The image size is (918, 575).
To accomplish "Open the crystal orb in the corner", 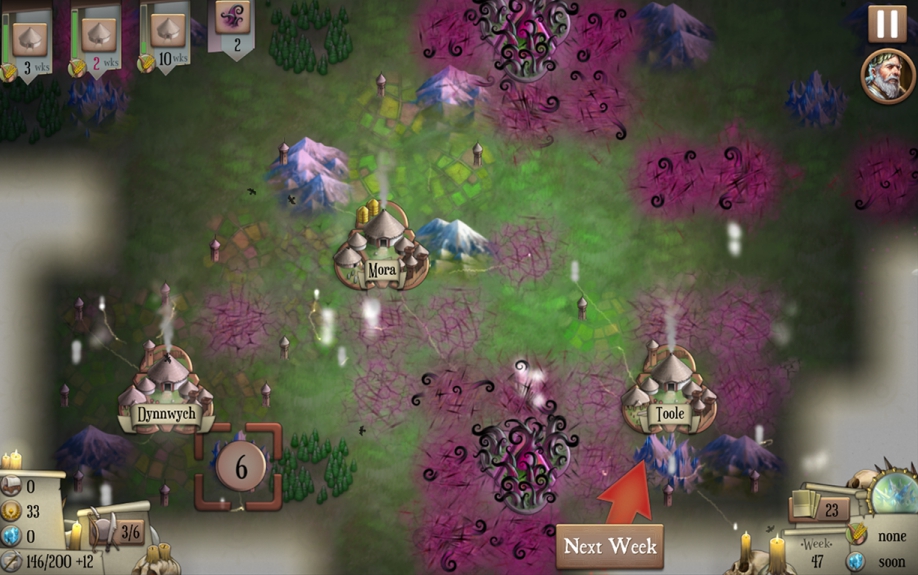I will 892,495.
